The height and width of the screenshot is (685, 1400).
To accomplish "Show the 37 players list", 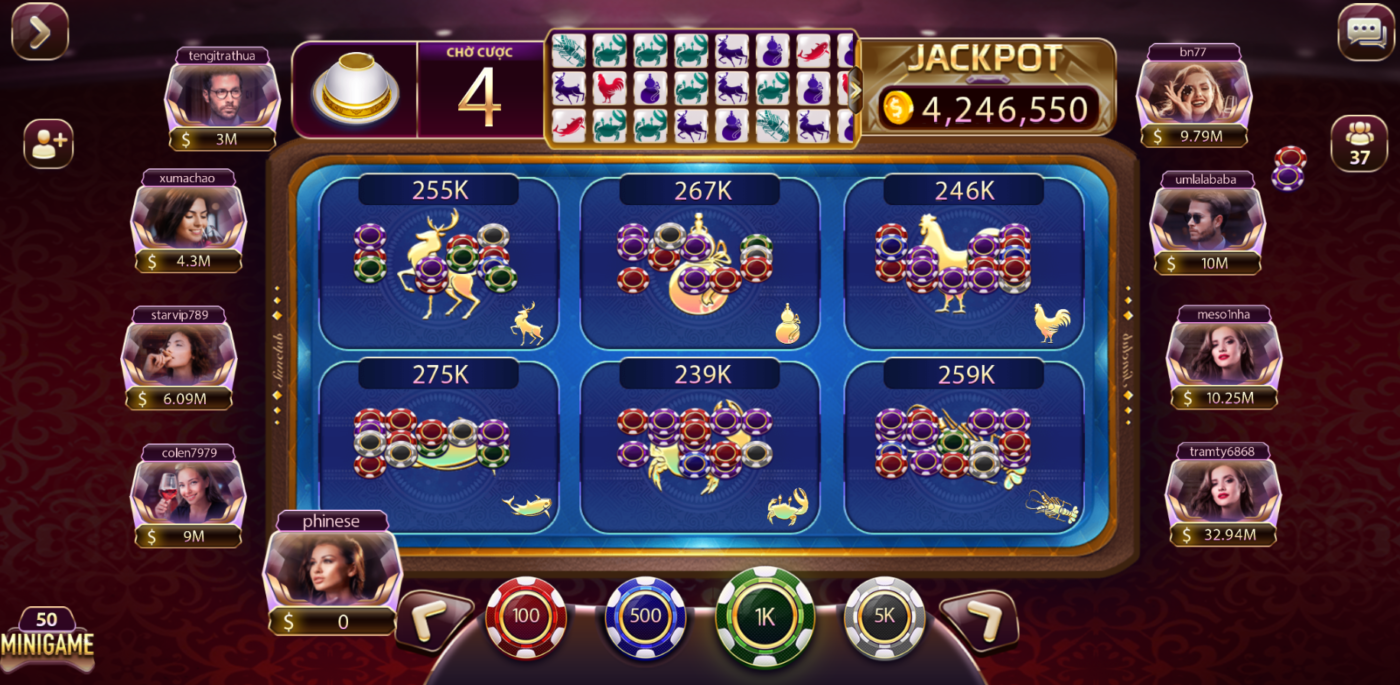I will tap(1359, 143).
